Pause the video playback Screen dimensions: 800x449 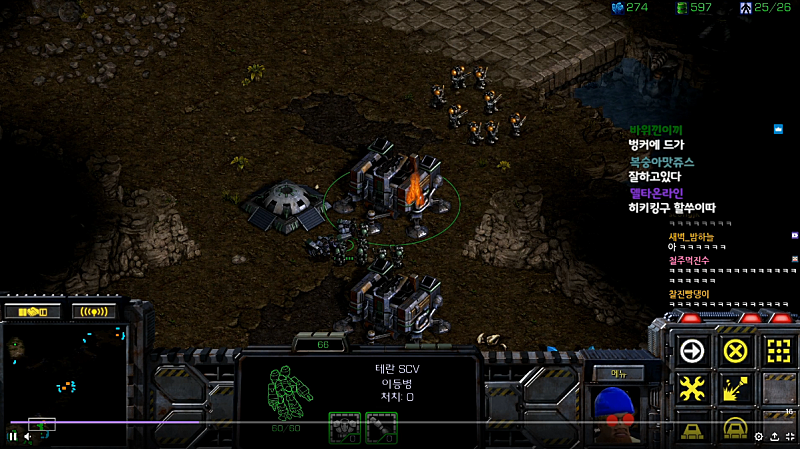coord(13,437)
